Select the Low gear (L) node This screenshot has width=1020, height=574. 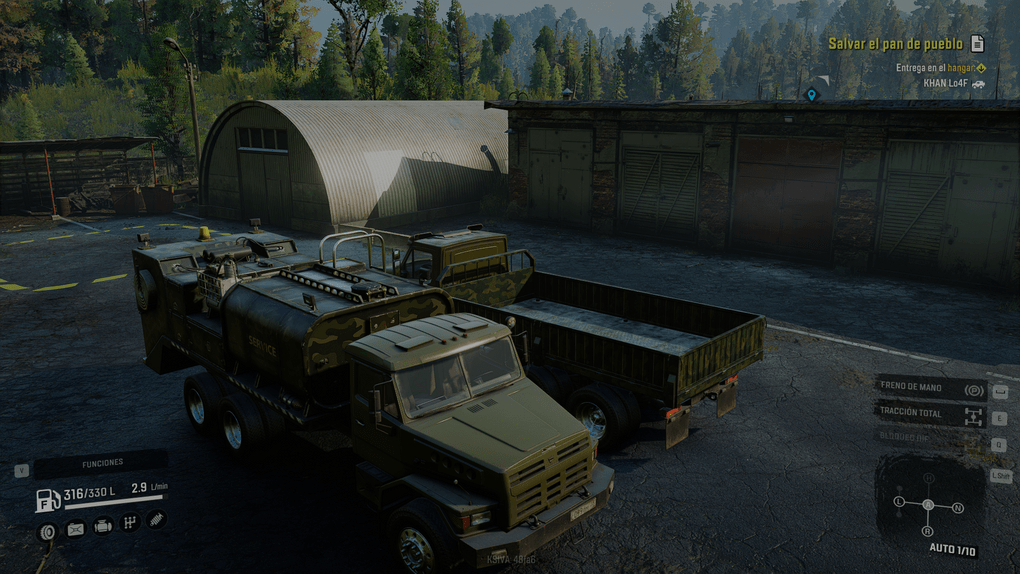tap(899, 500)
